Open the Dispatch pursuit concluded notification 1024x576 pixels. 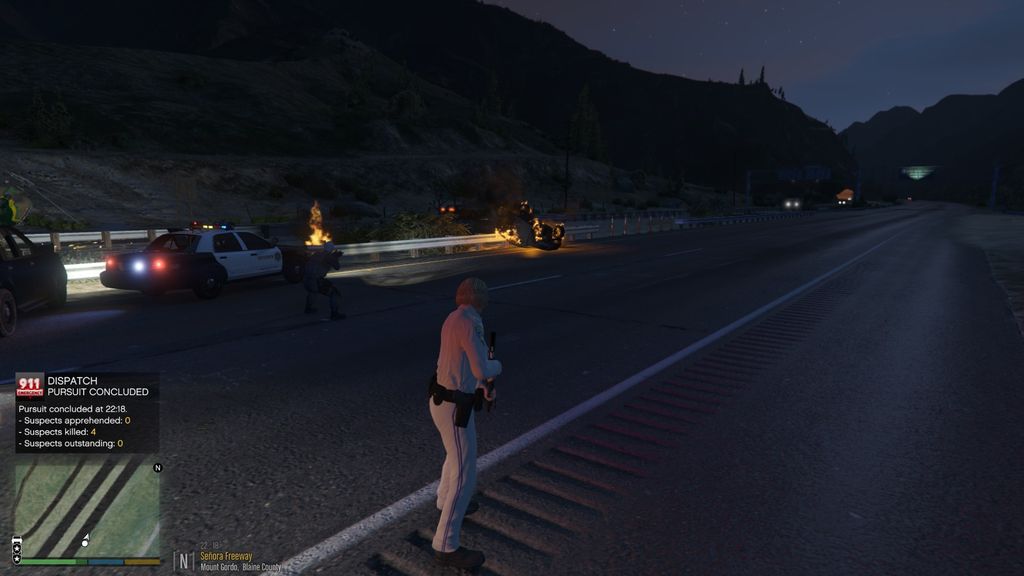pyautogui.click(x=87, y=412)
